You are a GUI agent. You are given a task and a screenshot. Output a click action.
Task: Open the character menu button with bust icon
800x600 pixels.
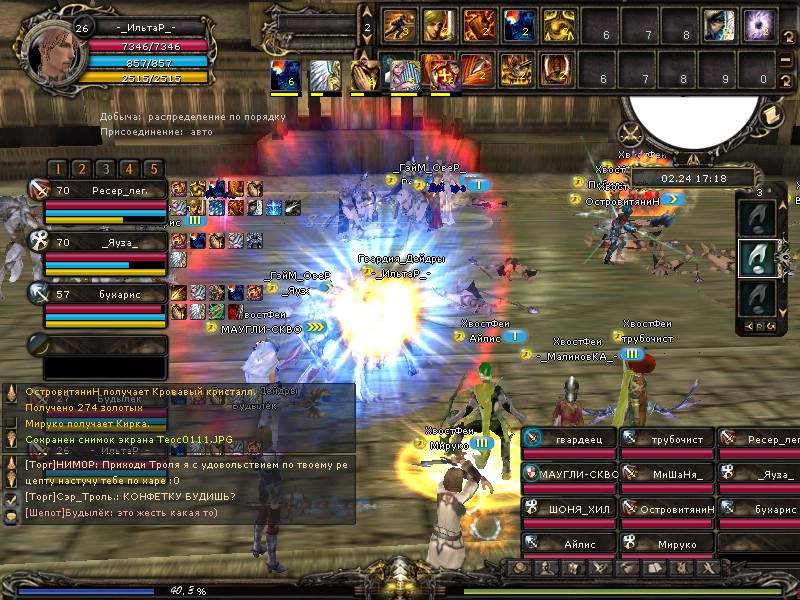click(x=543, y=568)
